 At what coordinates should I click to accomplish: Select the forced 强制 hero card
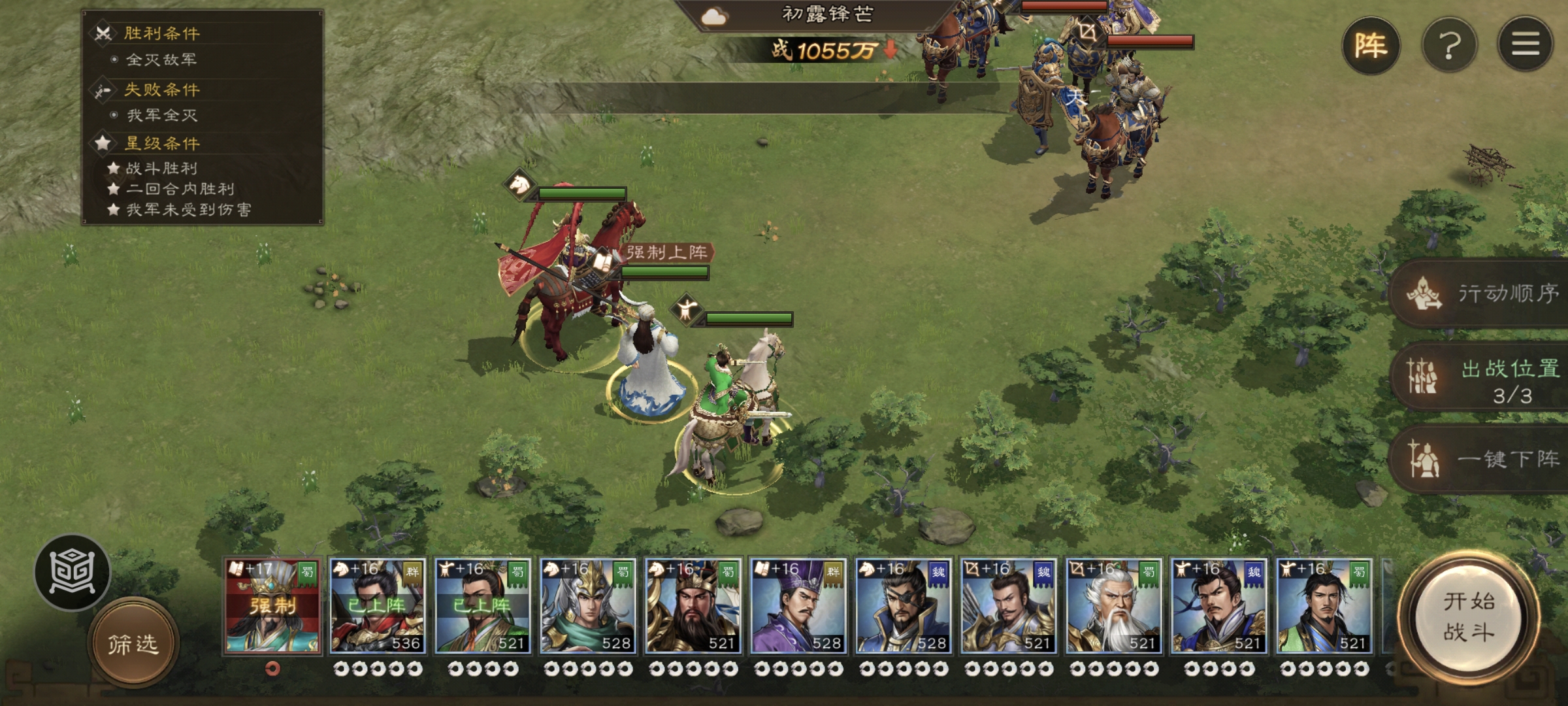pos(272,606)
